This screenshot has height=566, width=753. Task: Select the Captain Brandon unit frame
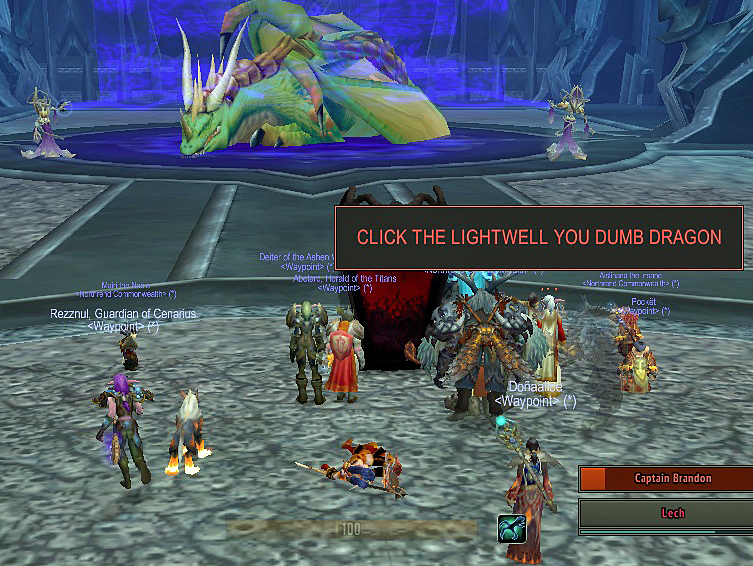(666, 479)
